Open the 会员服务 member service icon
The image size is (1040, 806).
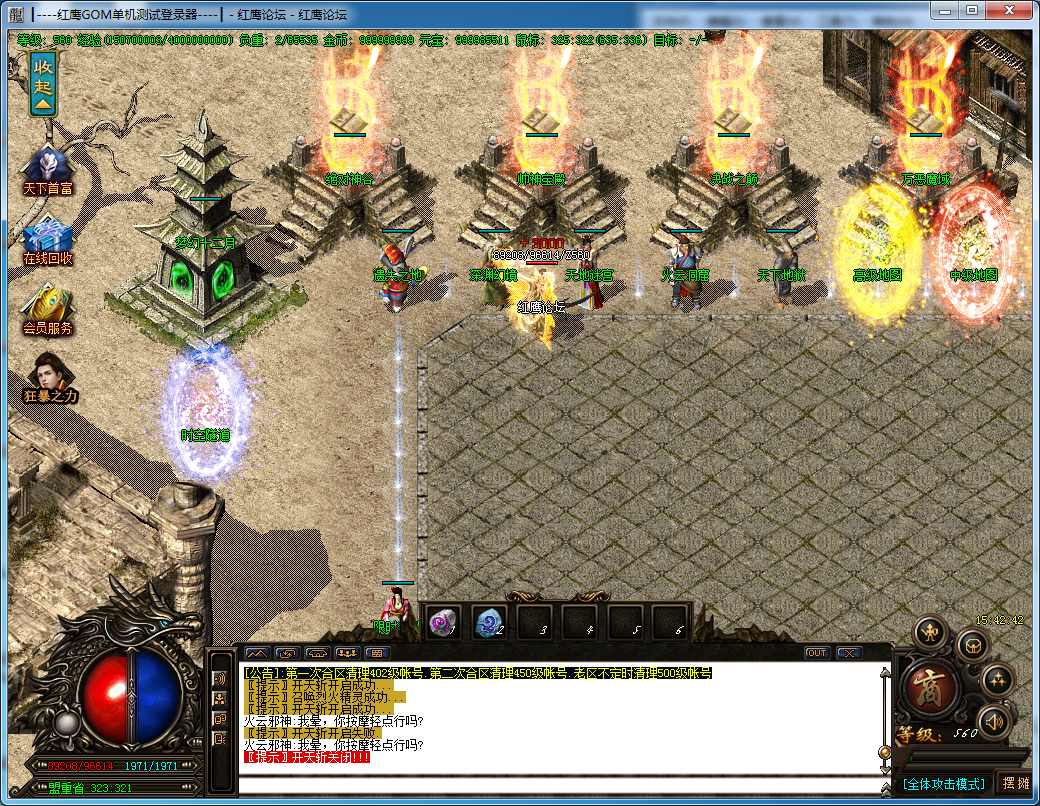coord(47,306)
